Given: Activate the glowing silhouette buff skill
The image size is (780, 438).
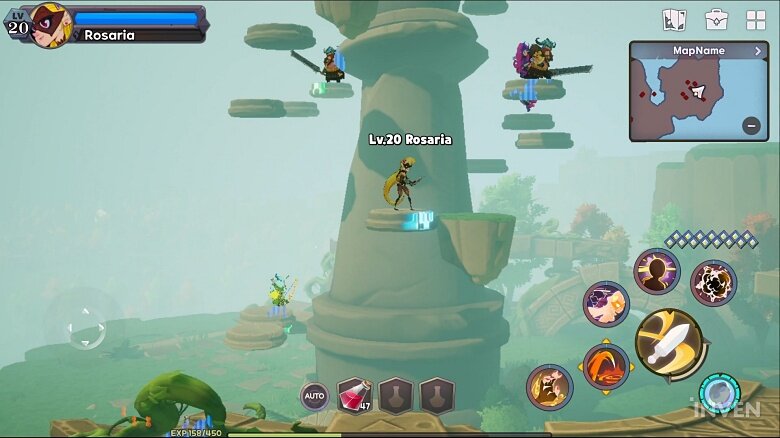Looking at the screenshot, I should point(656,271).
